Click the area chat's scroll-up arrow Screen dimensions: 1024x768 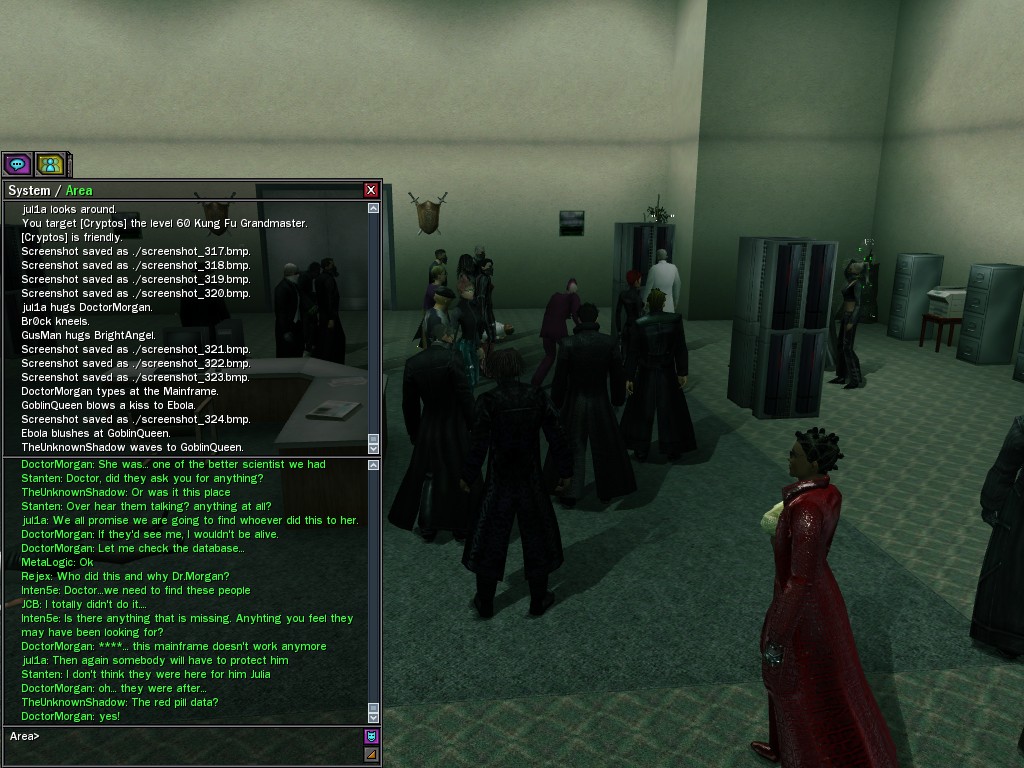(x=374, y=465)
